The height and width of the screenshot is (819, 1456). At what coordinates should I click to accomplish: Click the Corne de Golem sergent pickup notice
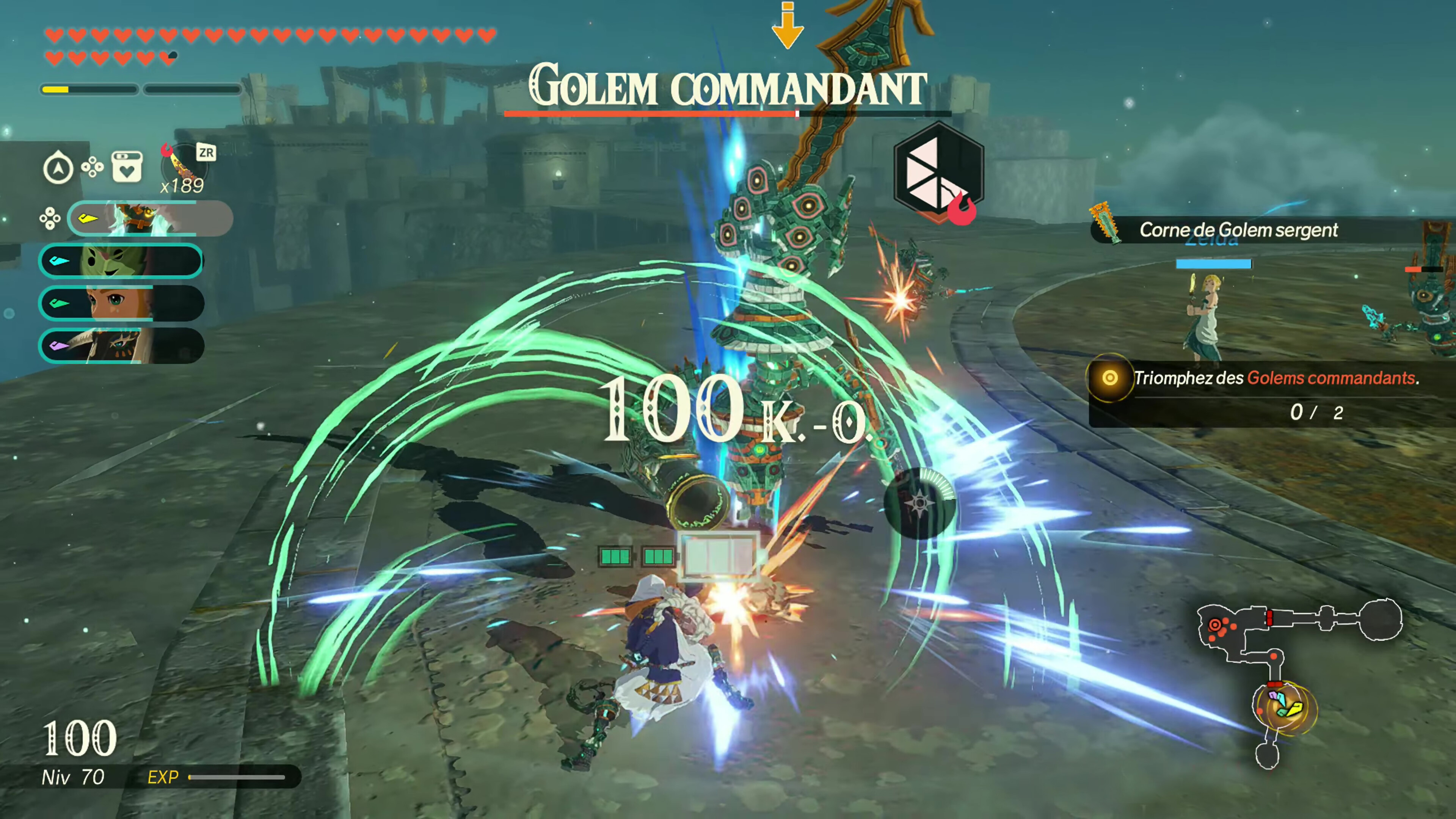(1238, 230)
